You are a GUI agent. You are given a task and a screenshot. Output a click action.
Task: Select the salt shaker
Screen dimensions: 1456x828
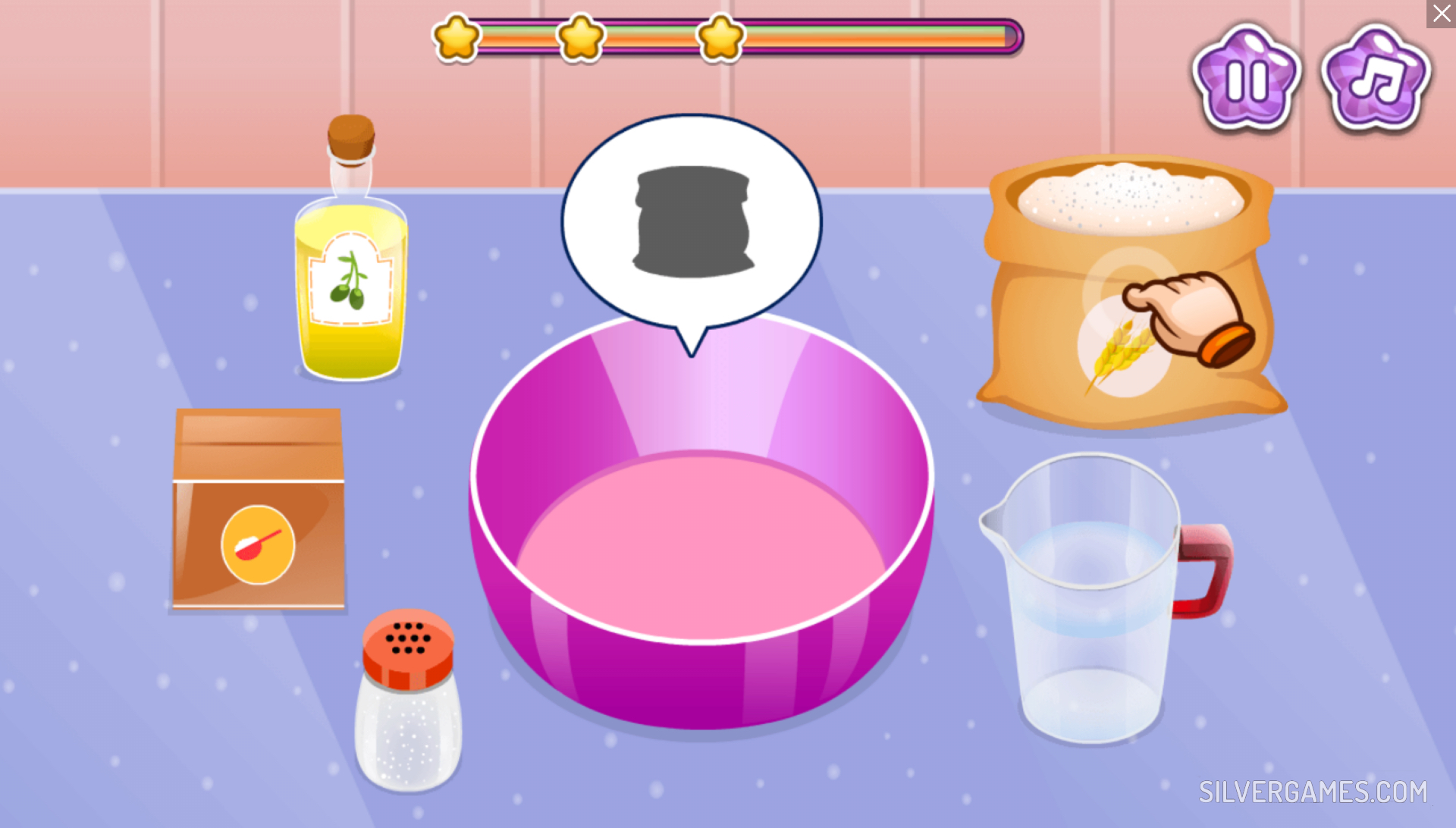click(408, 701)
